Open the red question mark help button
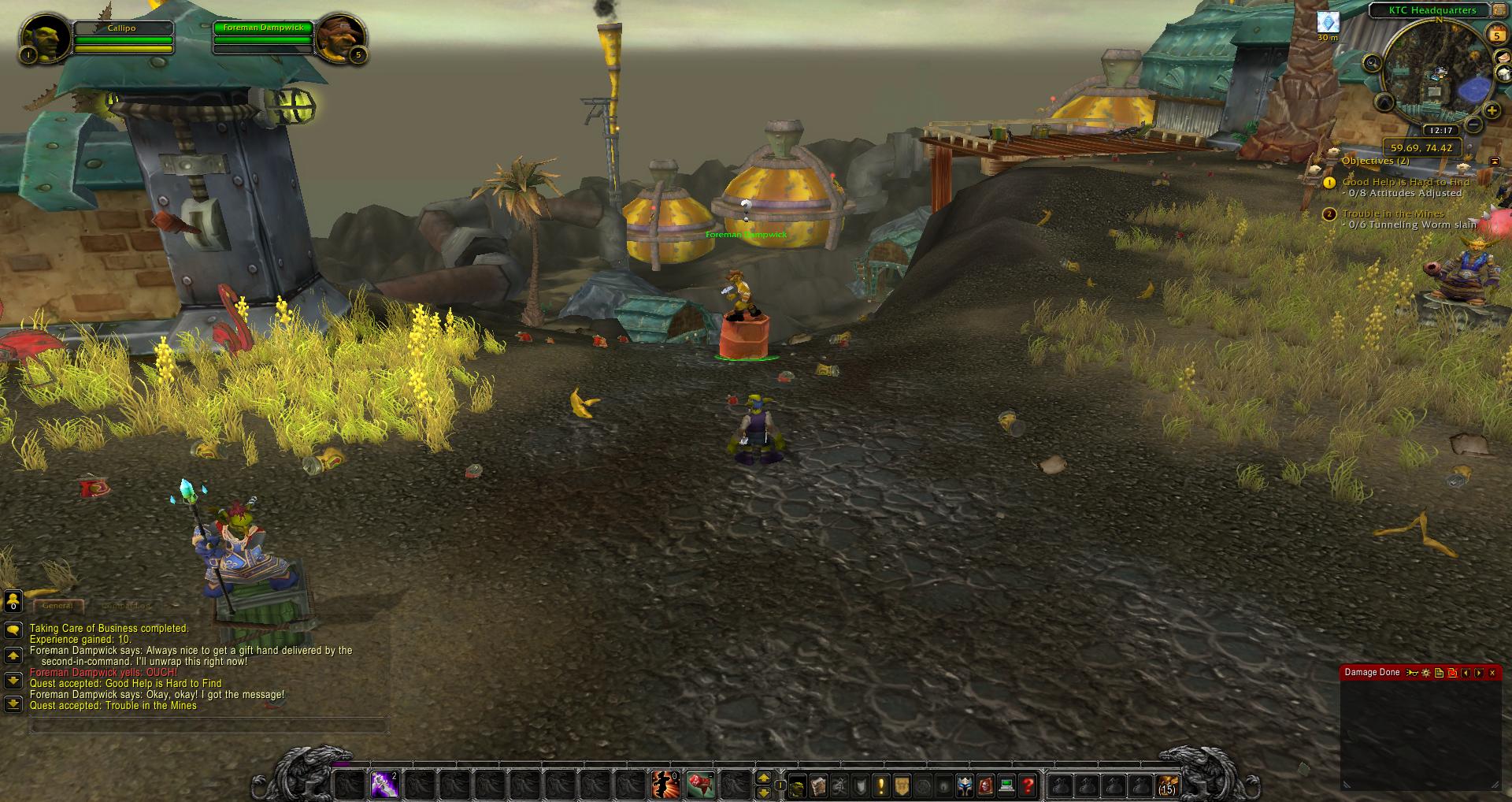This screenshot has height=802, width=1512. 1027,785
